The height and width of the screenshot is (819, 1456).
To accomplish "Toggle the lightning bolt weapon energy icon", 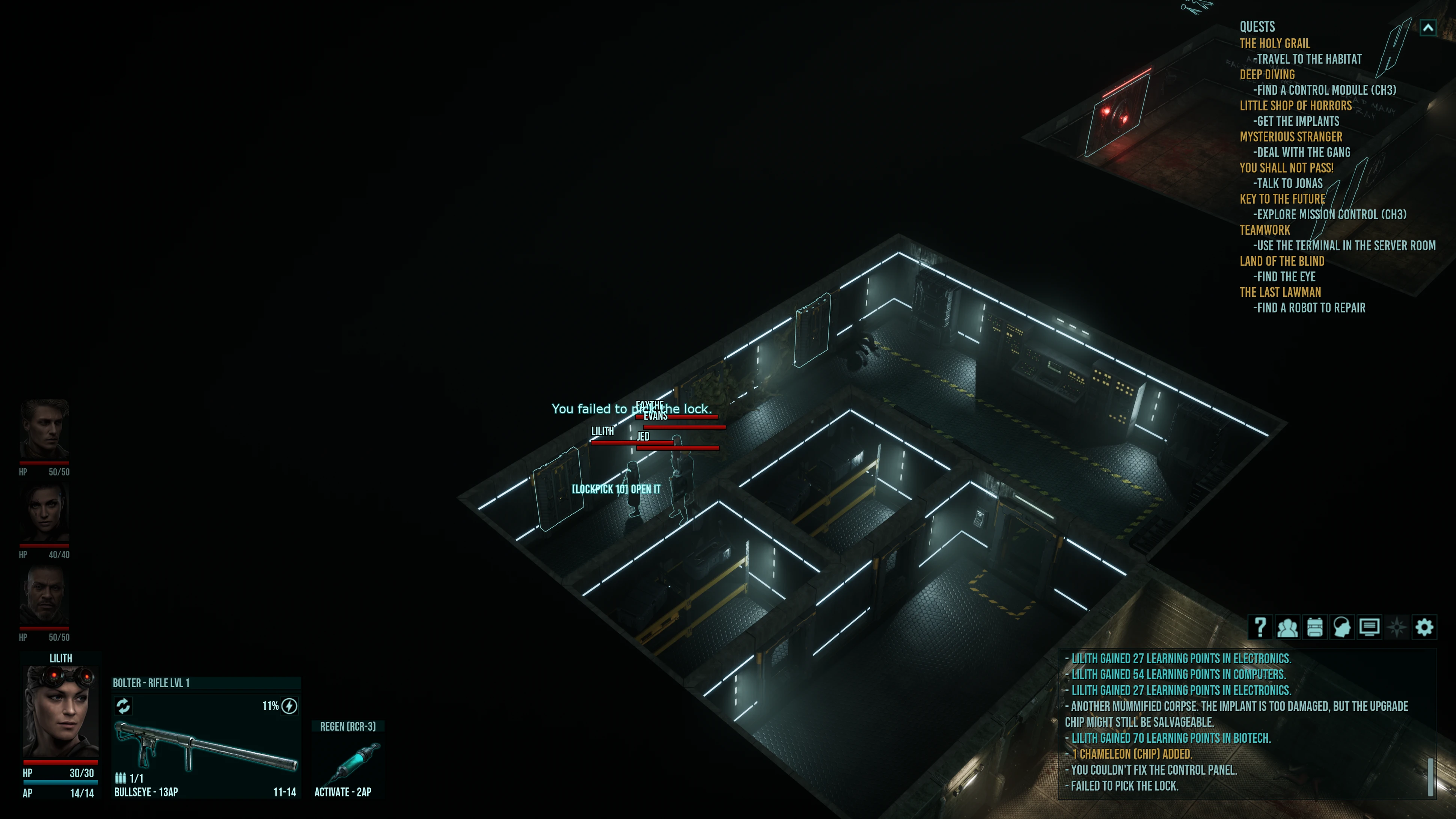I will (x=289, y=706).
